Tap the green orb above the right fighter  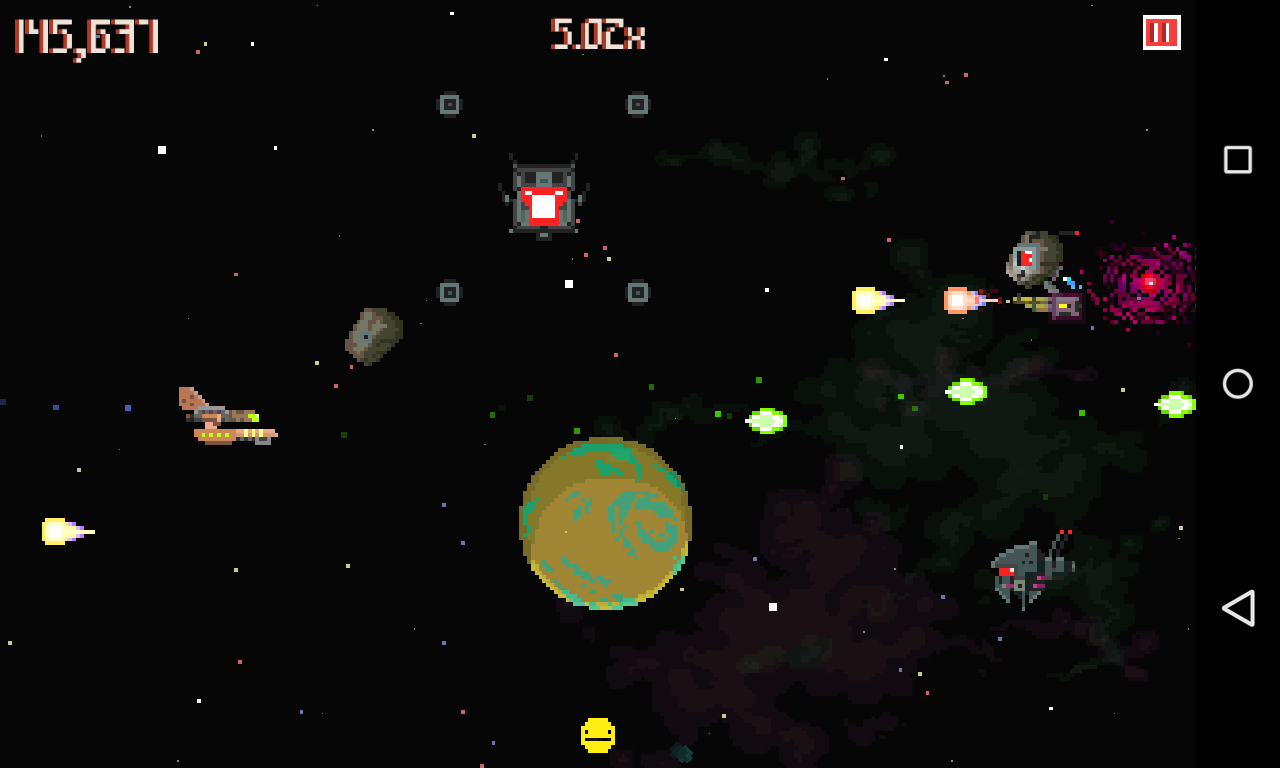coord(965,390)
